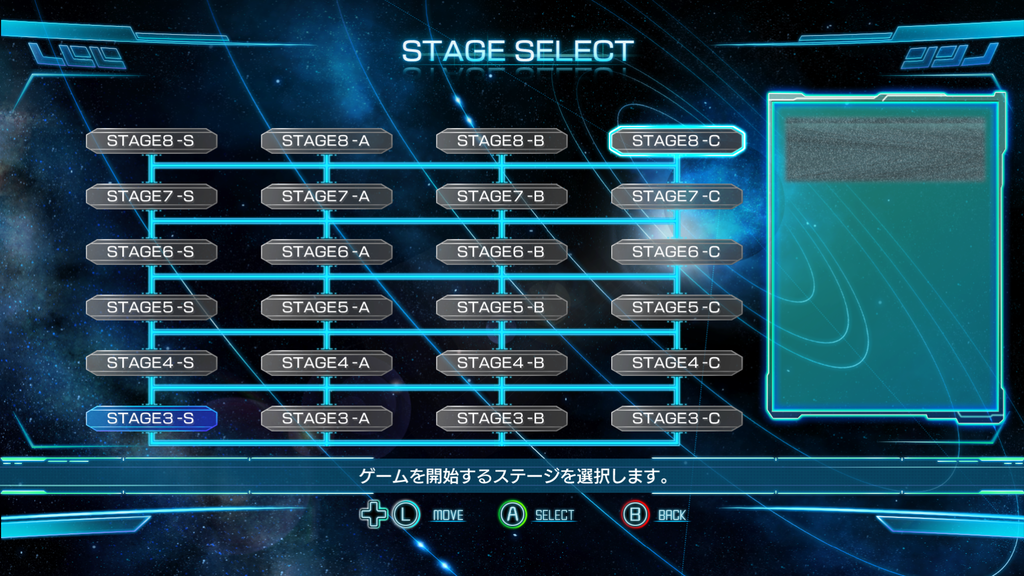Choose stage STAGE4-B
This screenshot has width=1024, height=576.
501,363
